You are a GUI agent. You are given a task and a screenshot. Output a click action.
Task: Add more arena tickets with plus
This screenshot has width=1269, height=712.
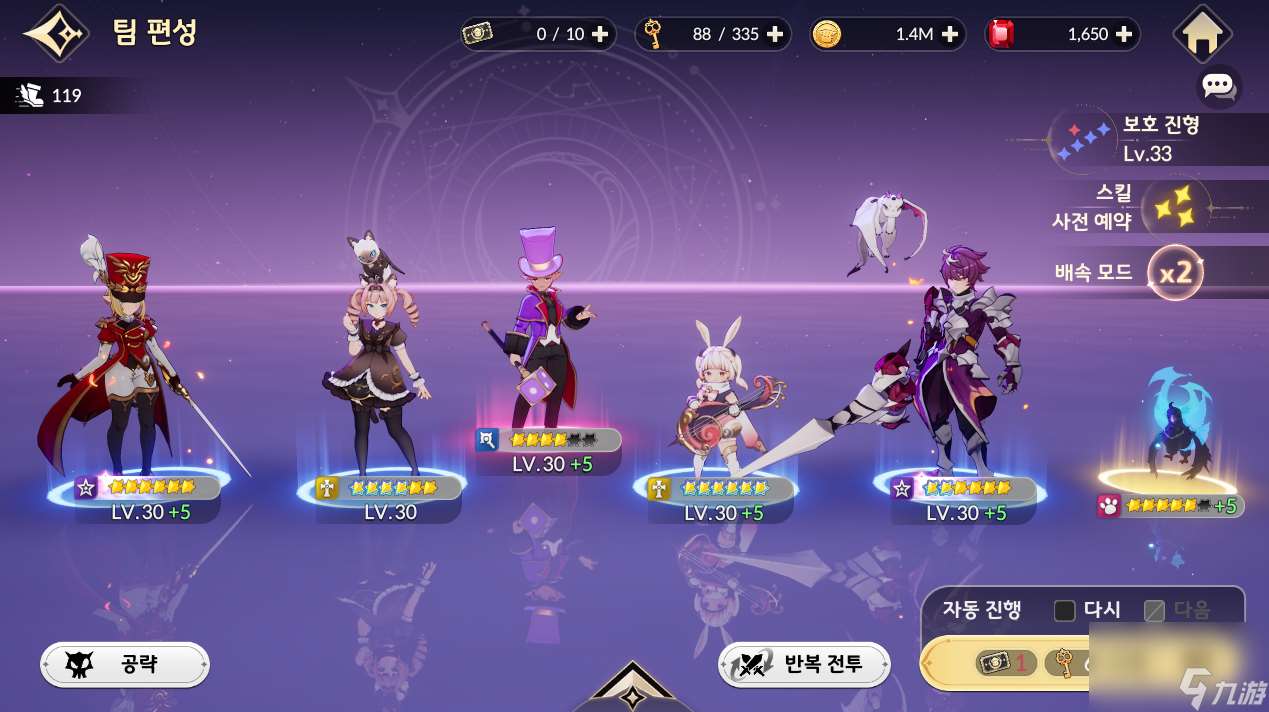600,34
